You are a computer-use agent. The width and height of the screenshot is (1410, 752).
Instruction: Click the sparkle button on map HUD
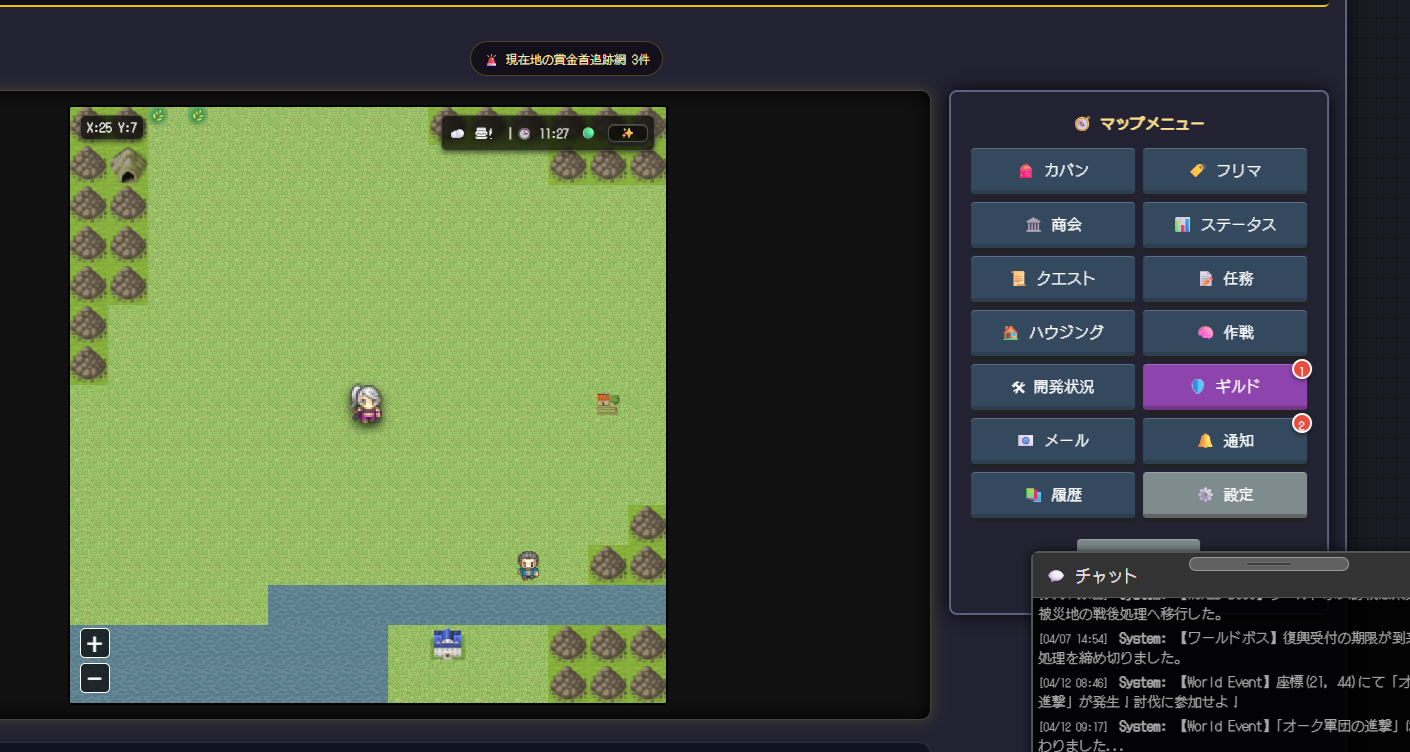coord(627,134)
